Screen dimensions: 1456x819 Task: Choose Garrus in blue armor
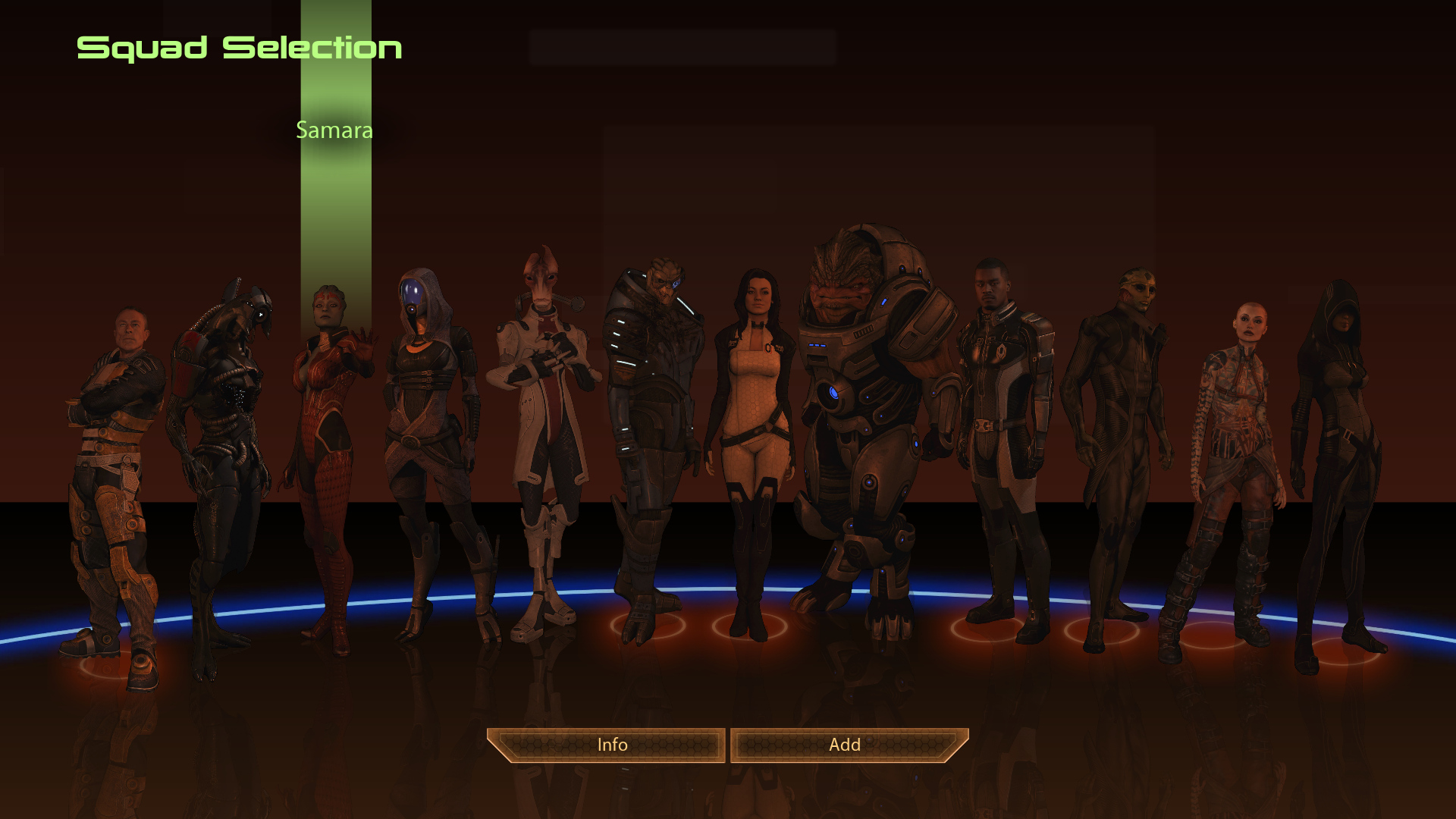coord(654,425)
